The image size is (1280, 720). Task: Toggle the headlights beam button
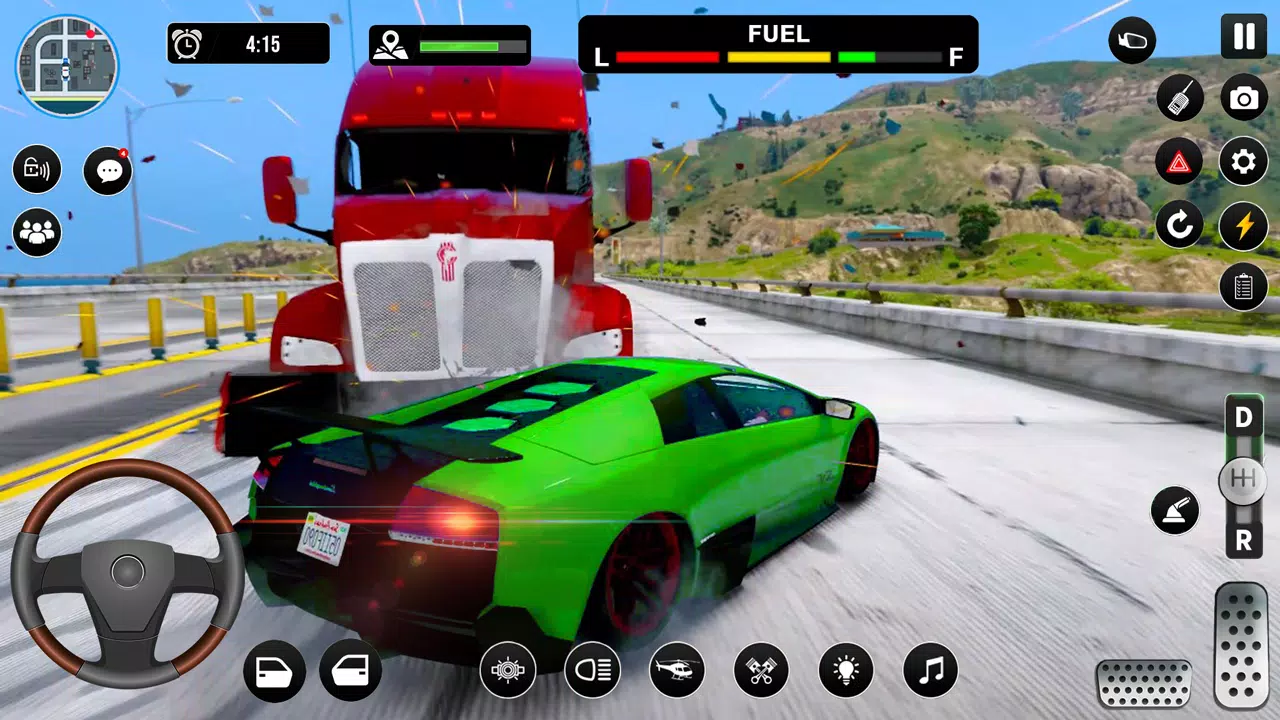[x=592, y=670]
